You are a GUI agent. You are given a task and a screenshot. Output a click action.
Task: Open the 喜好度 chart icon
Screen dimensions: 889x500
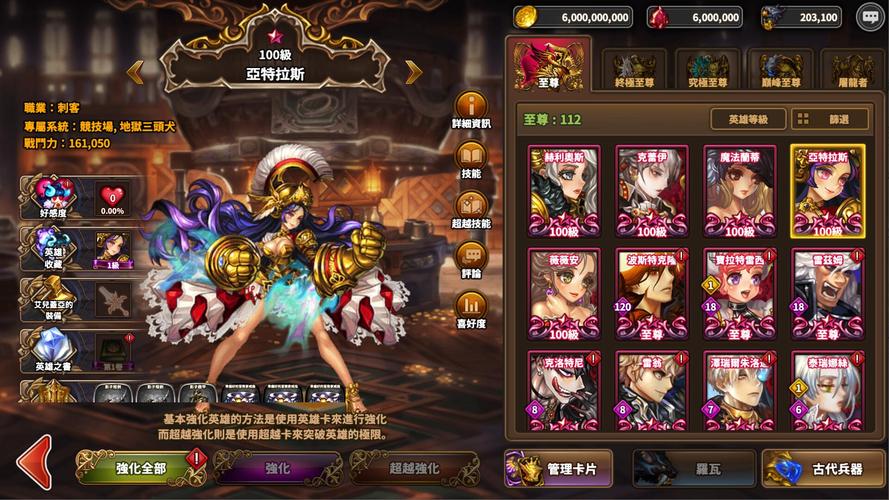[471, 307]
